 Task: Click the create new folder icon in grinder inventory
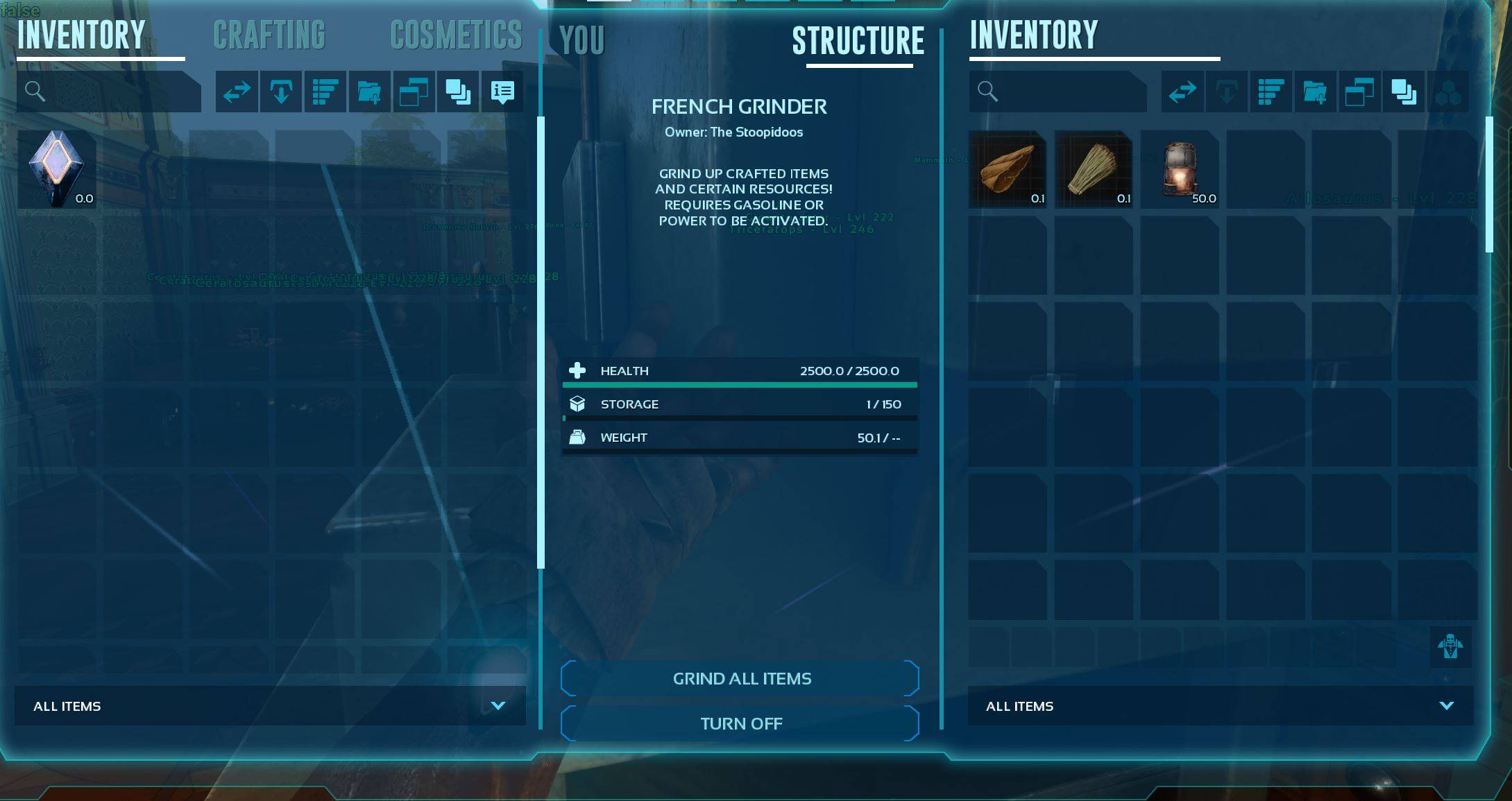click(x=1316, y=91)
